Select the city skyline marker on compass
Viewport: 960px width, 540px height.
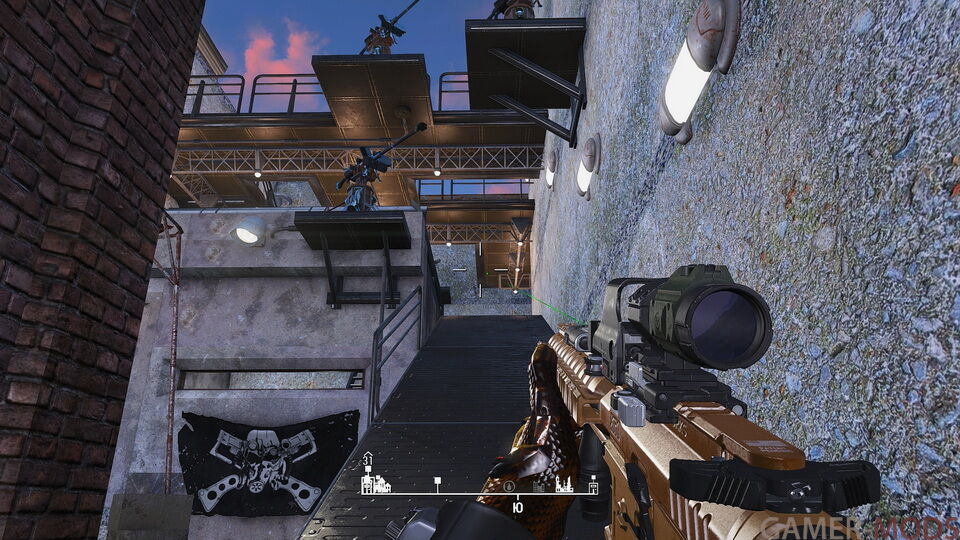(x=563, y=486)
